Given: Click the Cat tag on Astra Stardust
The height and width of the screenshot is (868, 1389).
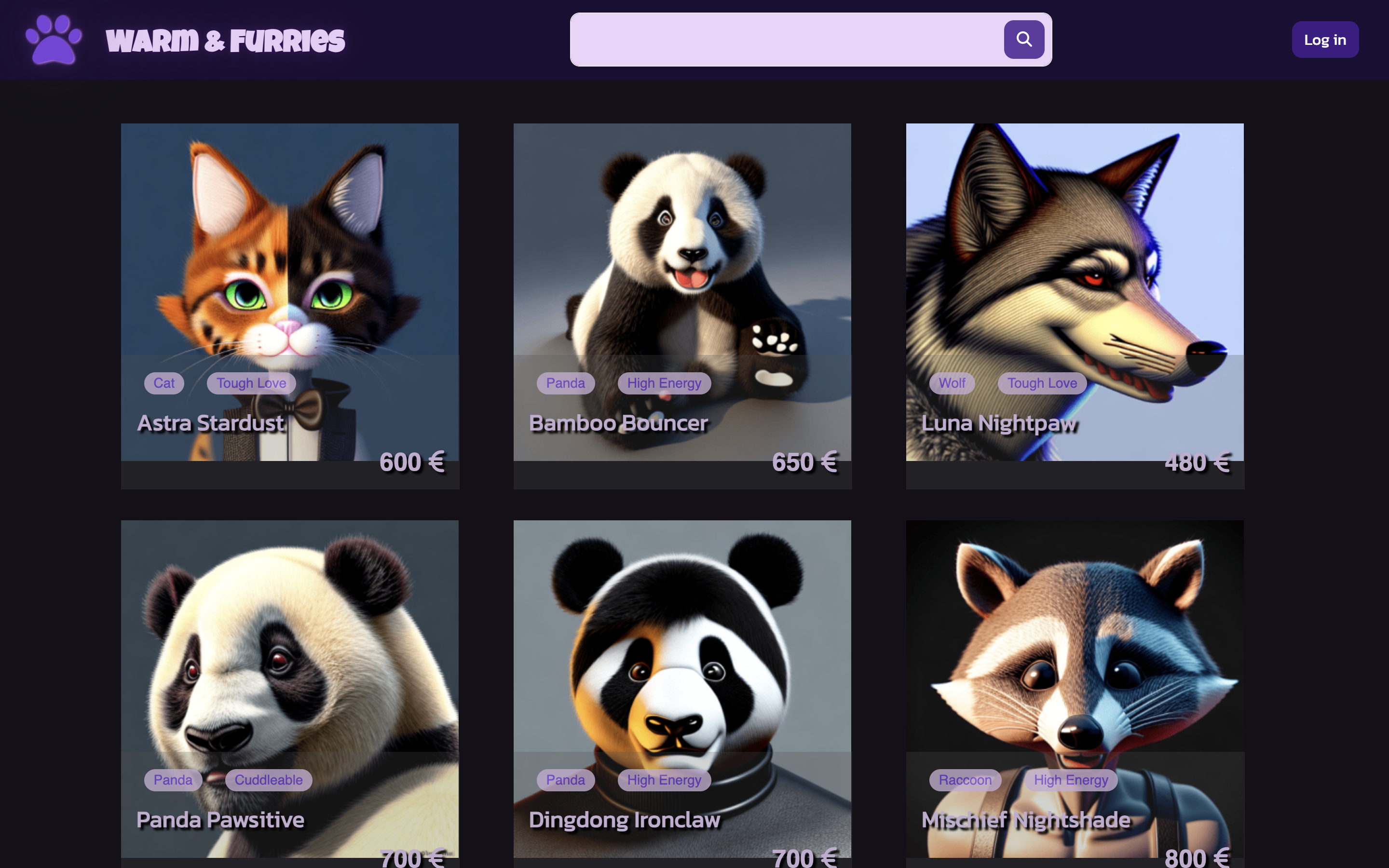Looking at the screenshot, I should (164, 383).
